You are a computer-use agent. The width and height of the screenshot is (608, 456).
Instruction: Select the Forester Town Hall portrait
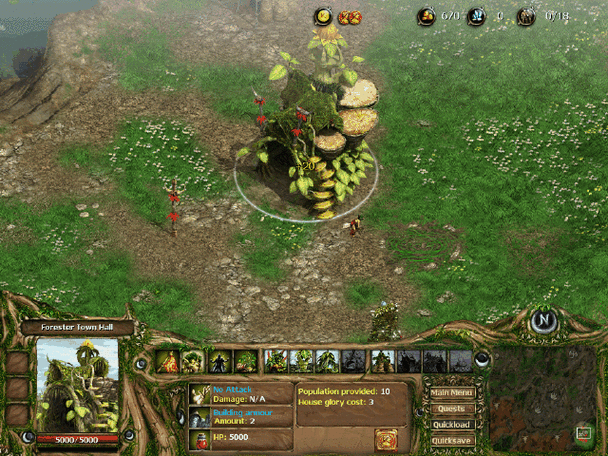(78, 384)
